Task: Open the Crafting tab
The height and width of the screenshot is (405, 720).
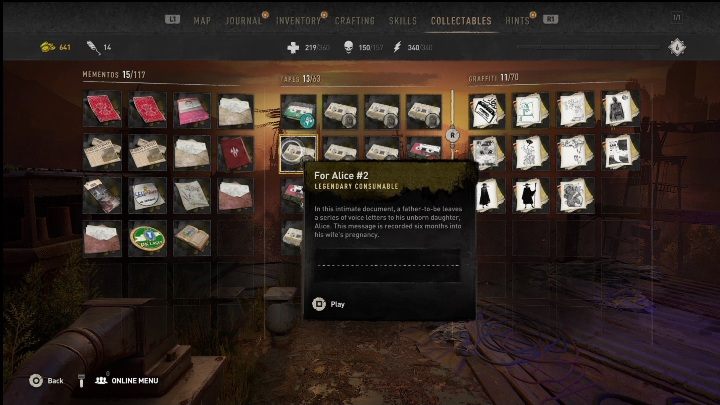Action: coord(354,20)
